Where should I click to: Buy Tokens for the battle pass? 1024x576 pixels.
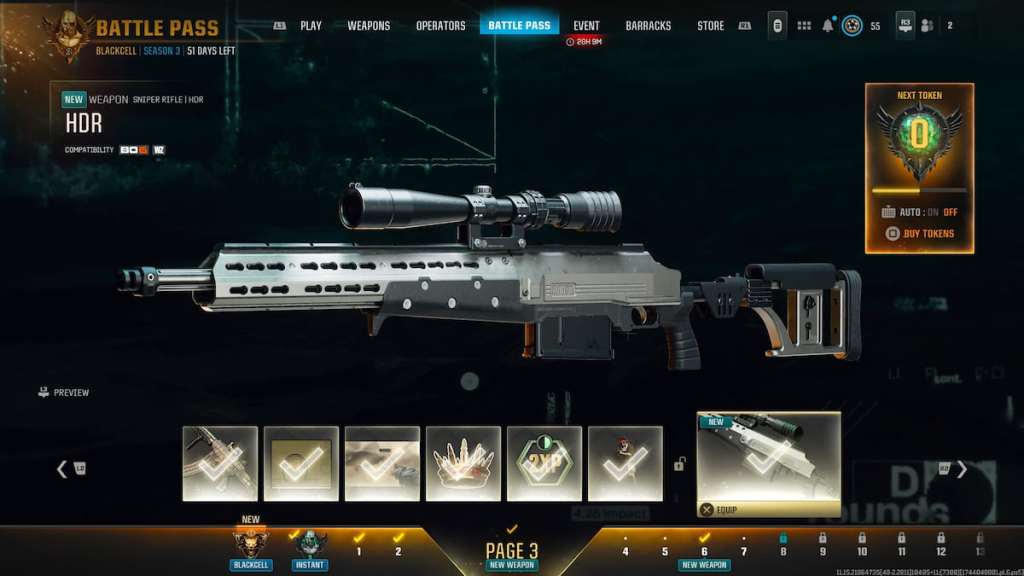pos(919,234)
